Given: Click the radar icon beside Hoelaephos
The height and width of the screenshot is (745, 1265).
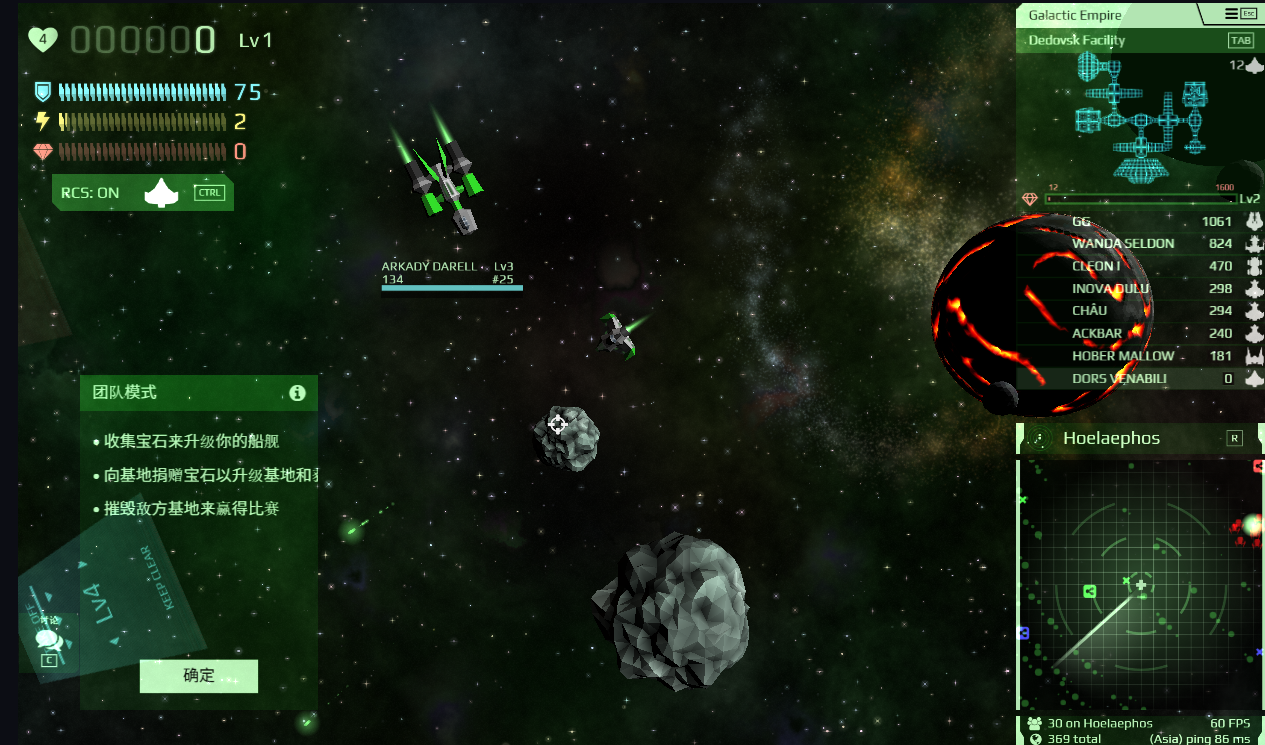Looking at the screenshot, I should (1040, 438).
